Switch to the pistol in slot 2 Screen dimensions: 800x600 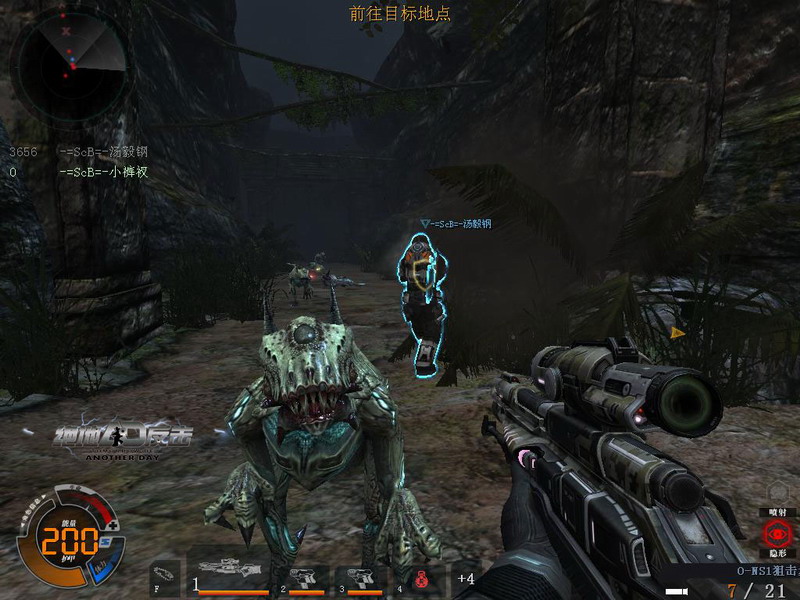click(306, 577)
